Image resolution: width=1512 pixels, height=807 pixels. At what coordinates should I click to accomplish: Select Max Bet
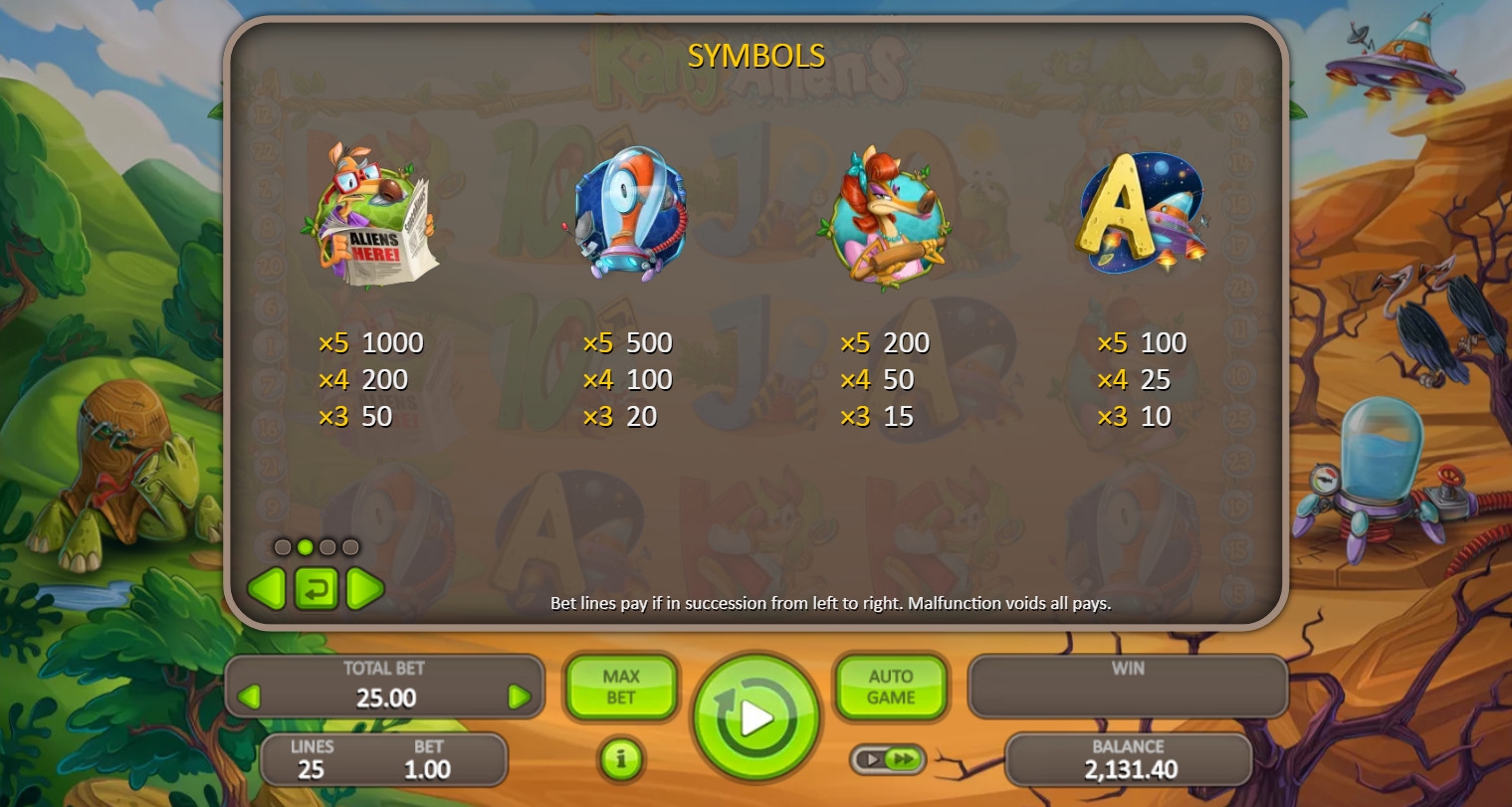coord(620,687)
